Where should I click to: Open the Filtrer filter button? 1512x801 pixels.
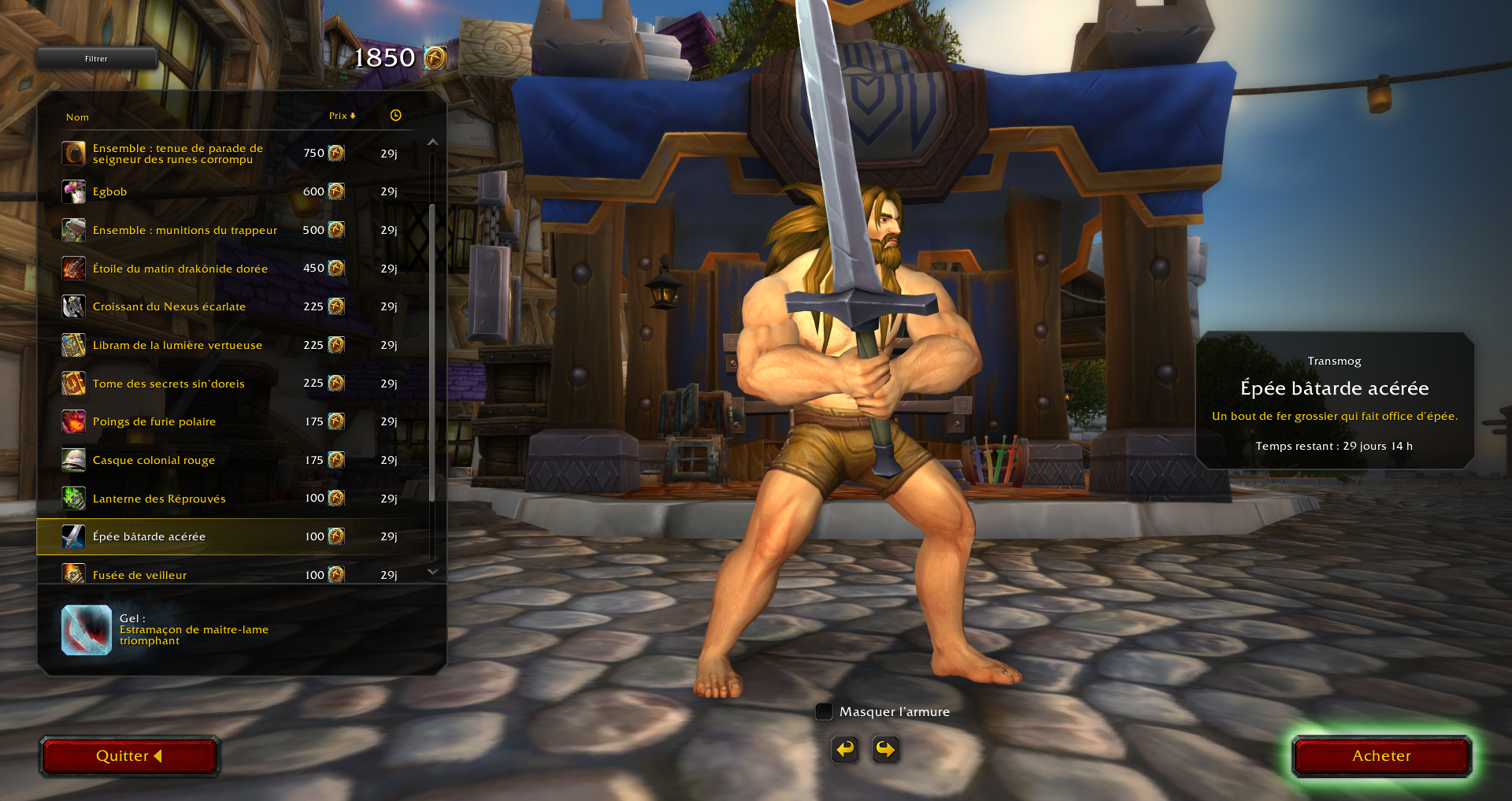click(96, 58)
